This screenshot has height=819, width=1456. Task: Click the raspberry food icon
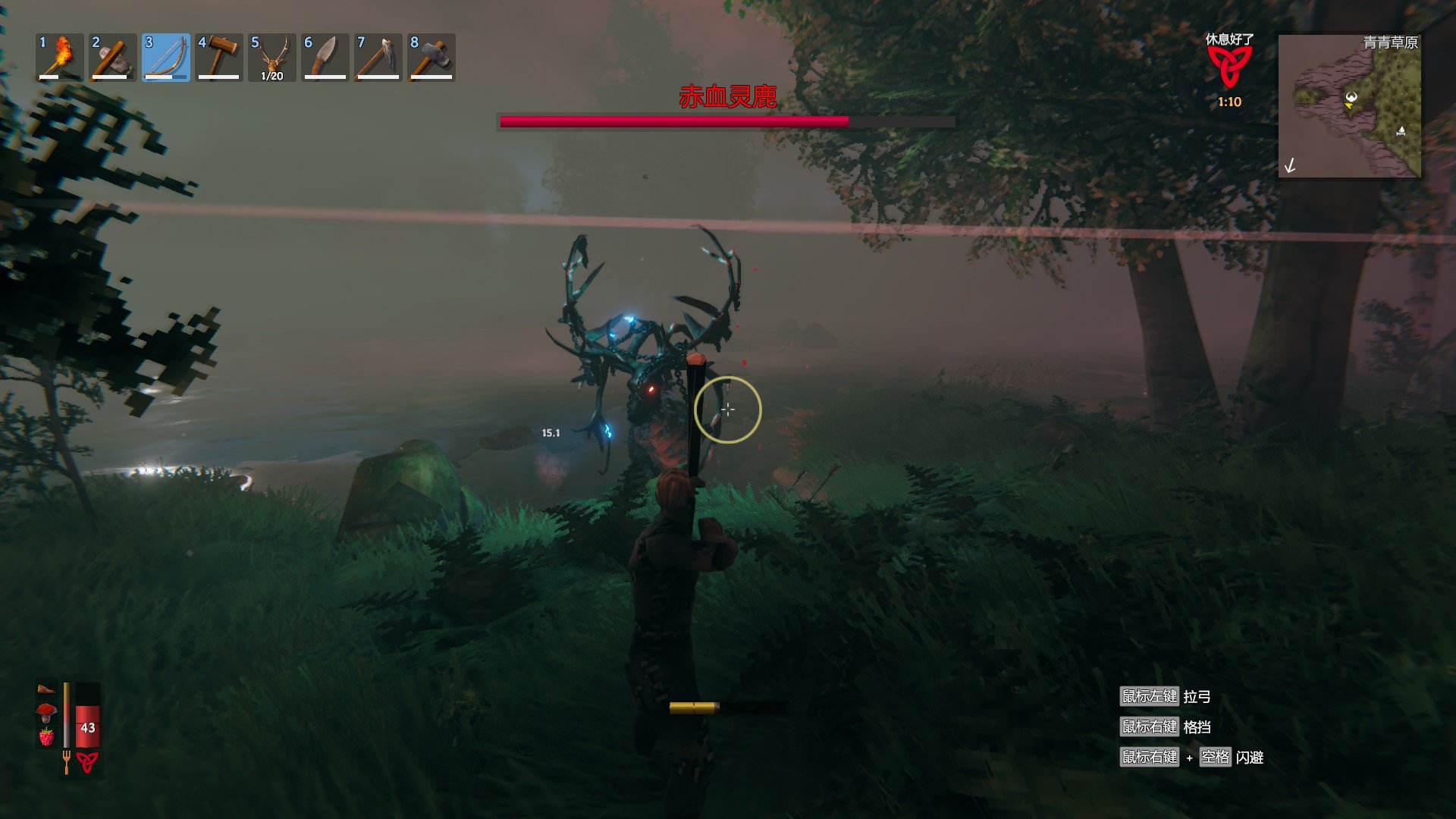click(47, 736)
